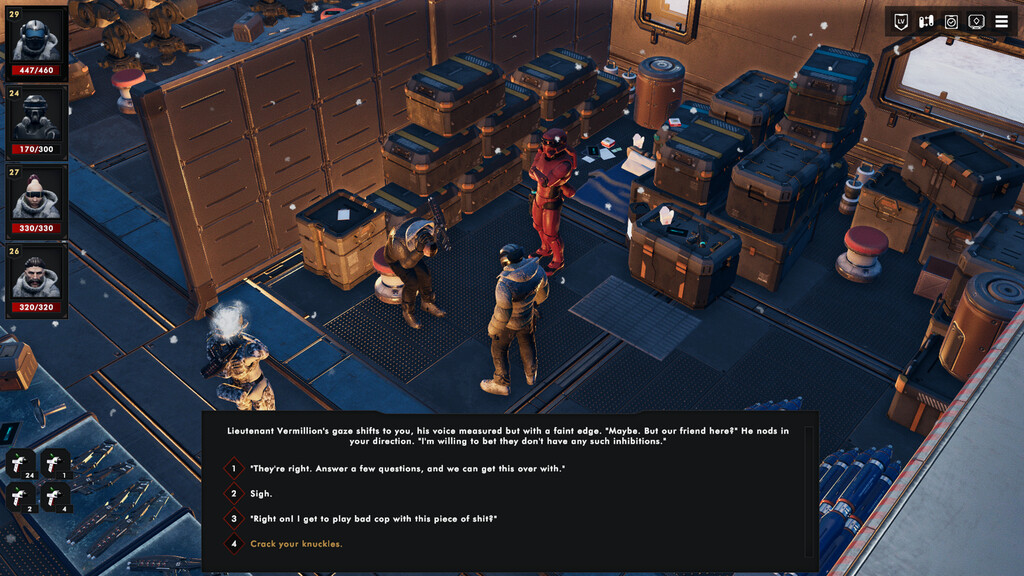Select the level 26 bearded squad portrait
Image resolution: width=1024 pixels, height=576 pixels.
[36, 281]
